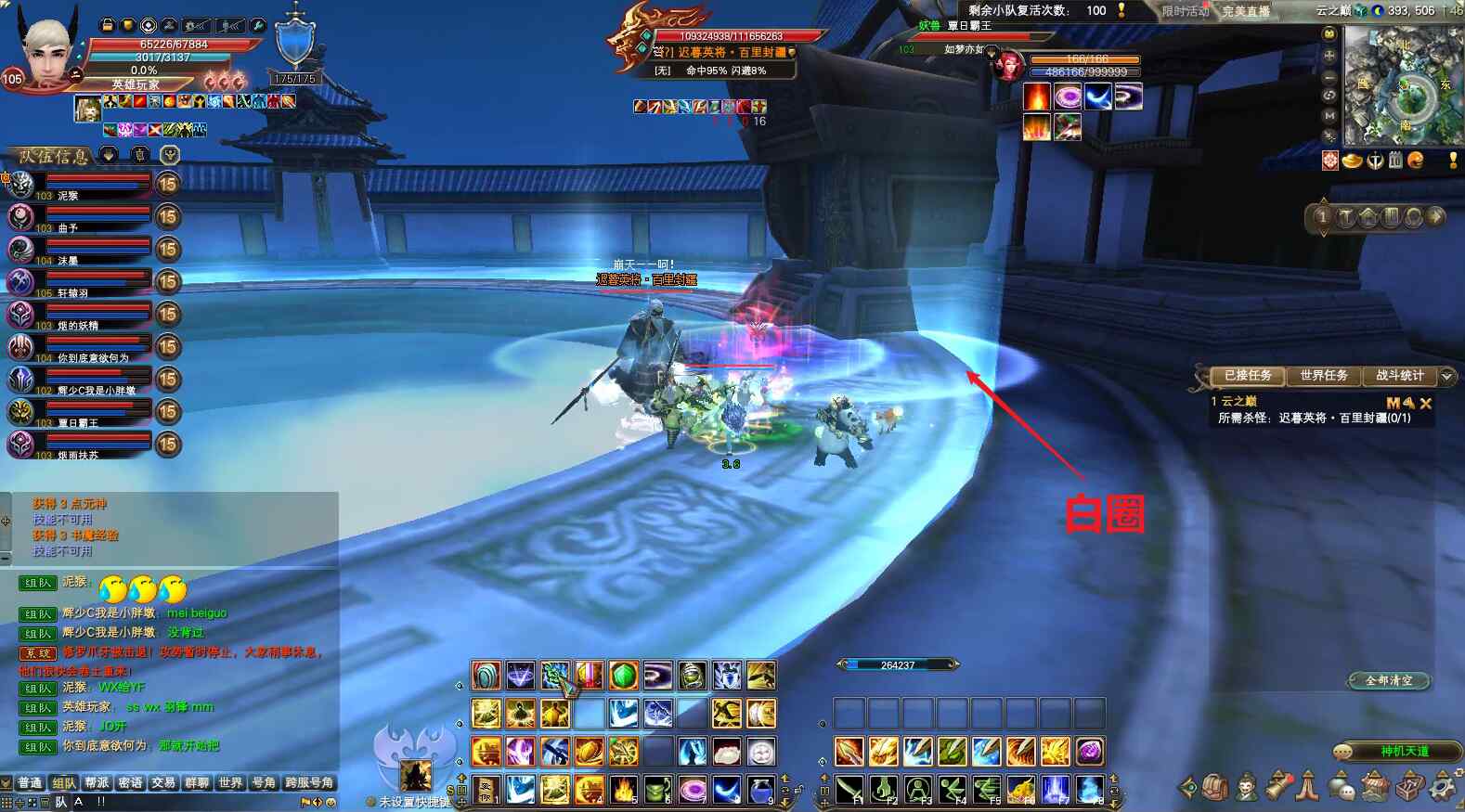Select the 帮派 guild chat tab
The image size is (1465, 812).
(97, 783)
